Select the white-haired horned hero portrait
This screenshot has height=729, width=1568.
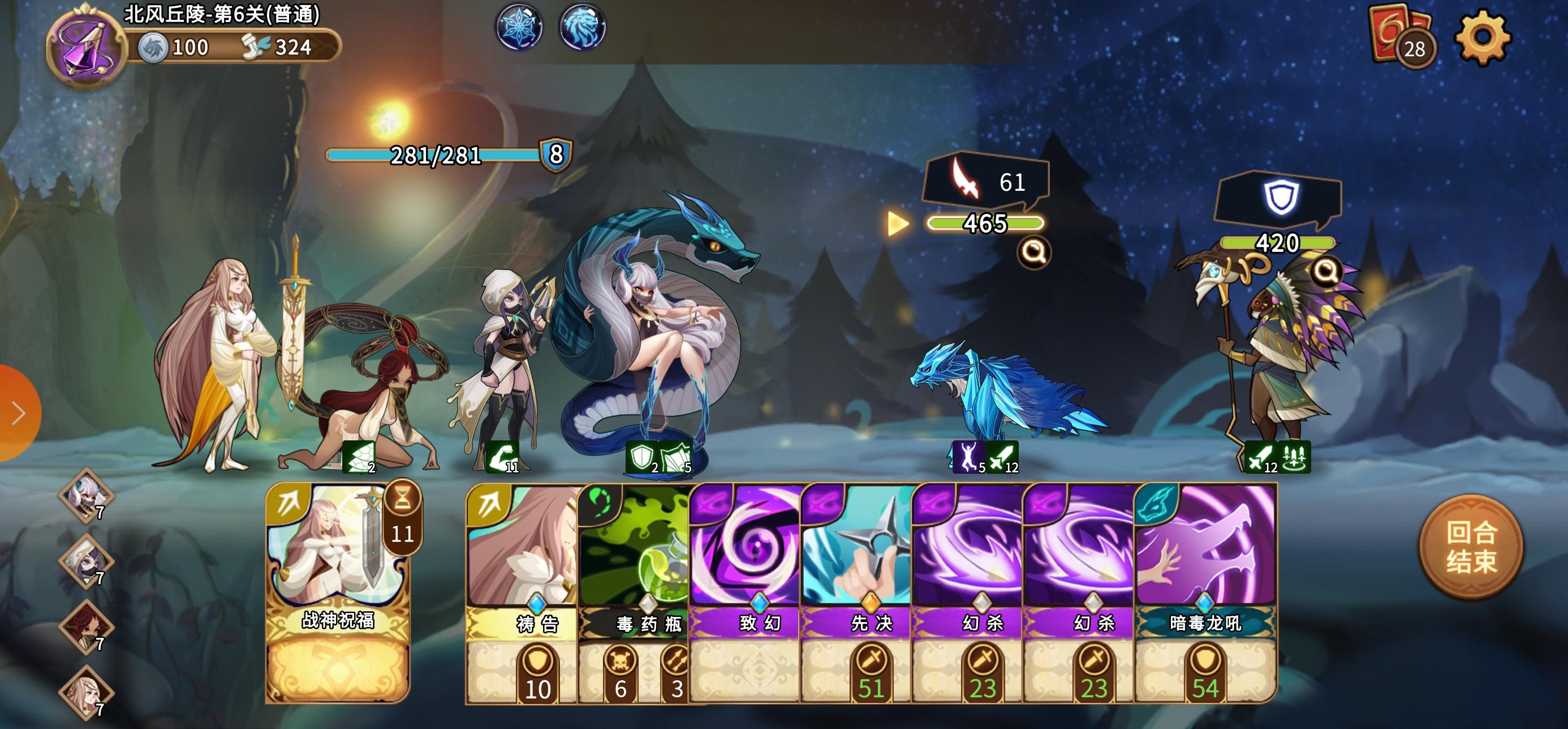[87, 495]
